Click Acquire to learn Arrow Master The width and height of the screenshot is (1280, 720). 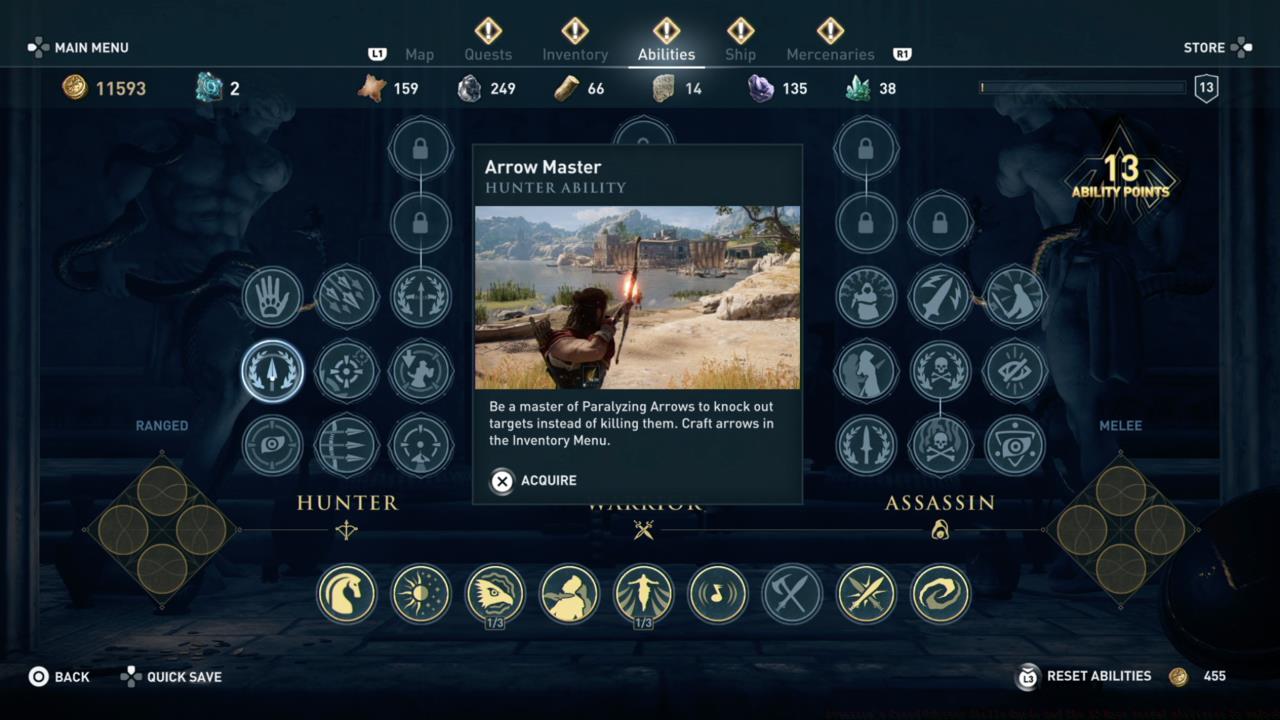534,481
